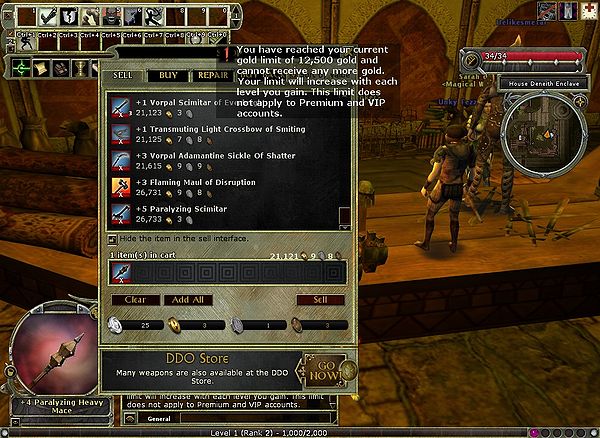Select +1 Transmuting Light Crossbow of Smiting

tap(220, 134)
